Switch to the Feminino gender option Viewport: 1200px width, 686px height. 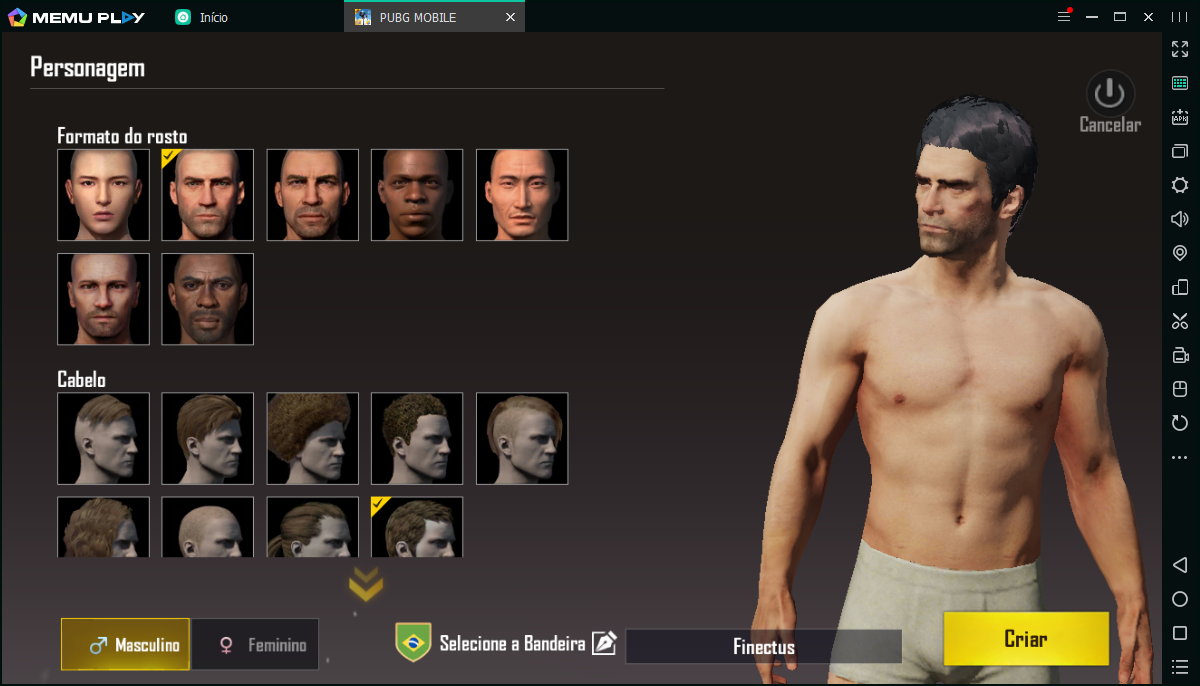pyautogui.click(x=256, y=645)
